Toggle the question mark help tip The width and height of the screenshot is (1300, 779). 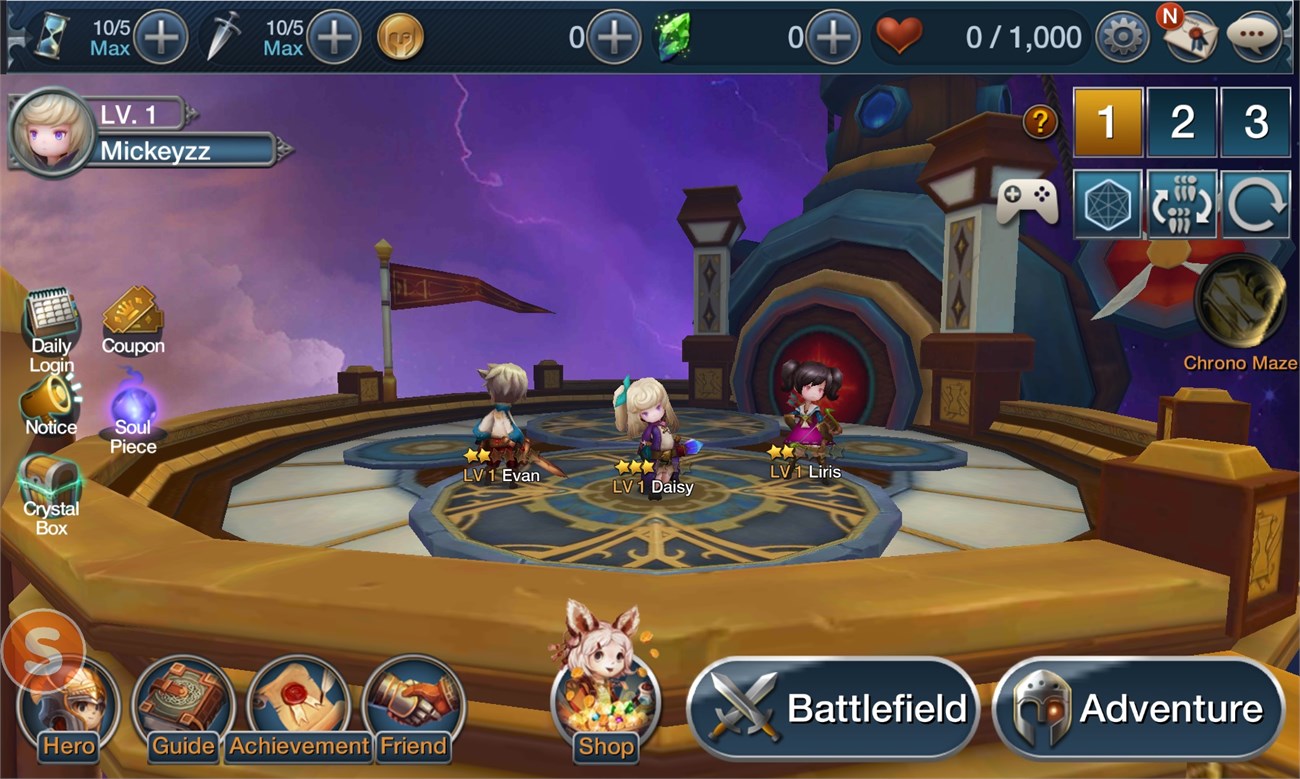point(1038,122)
